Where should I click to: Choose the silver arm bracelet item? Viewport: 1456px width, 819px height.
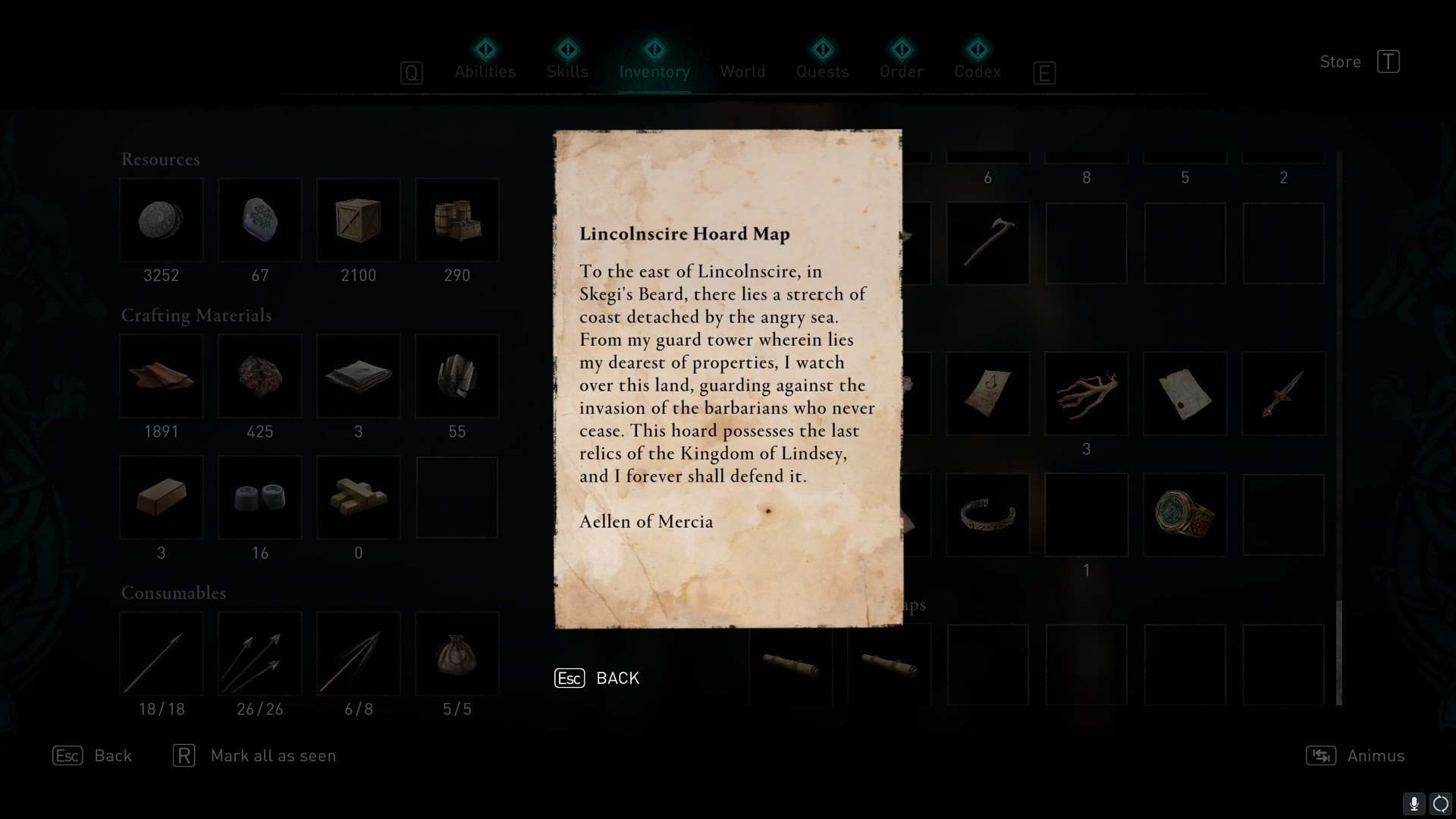point(987,515)
